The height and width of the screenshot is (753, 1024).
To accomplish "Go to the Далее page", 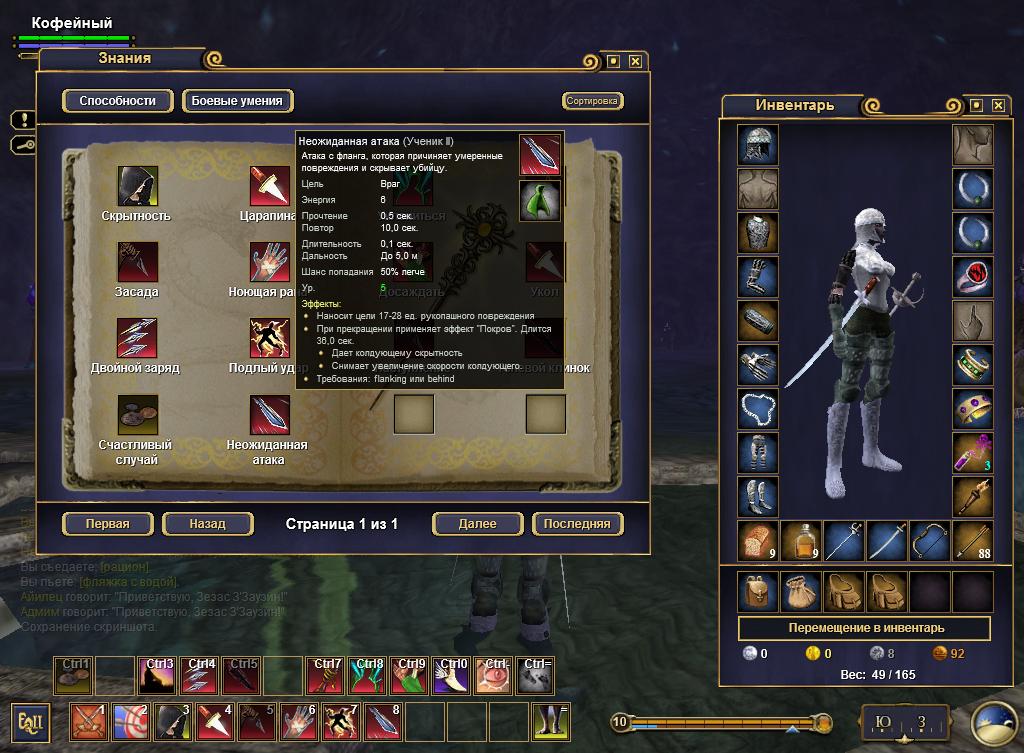I will [478, 523].
